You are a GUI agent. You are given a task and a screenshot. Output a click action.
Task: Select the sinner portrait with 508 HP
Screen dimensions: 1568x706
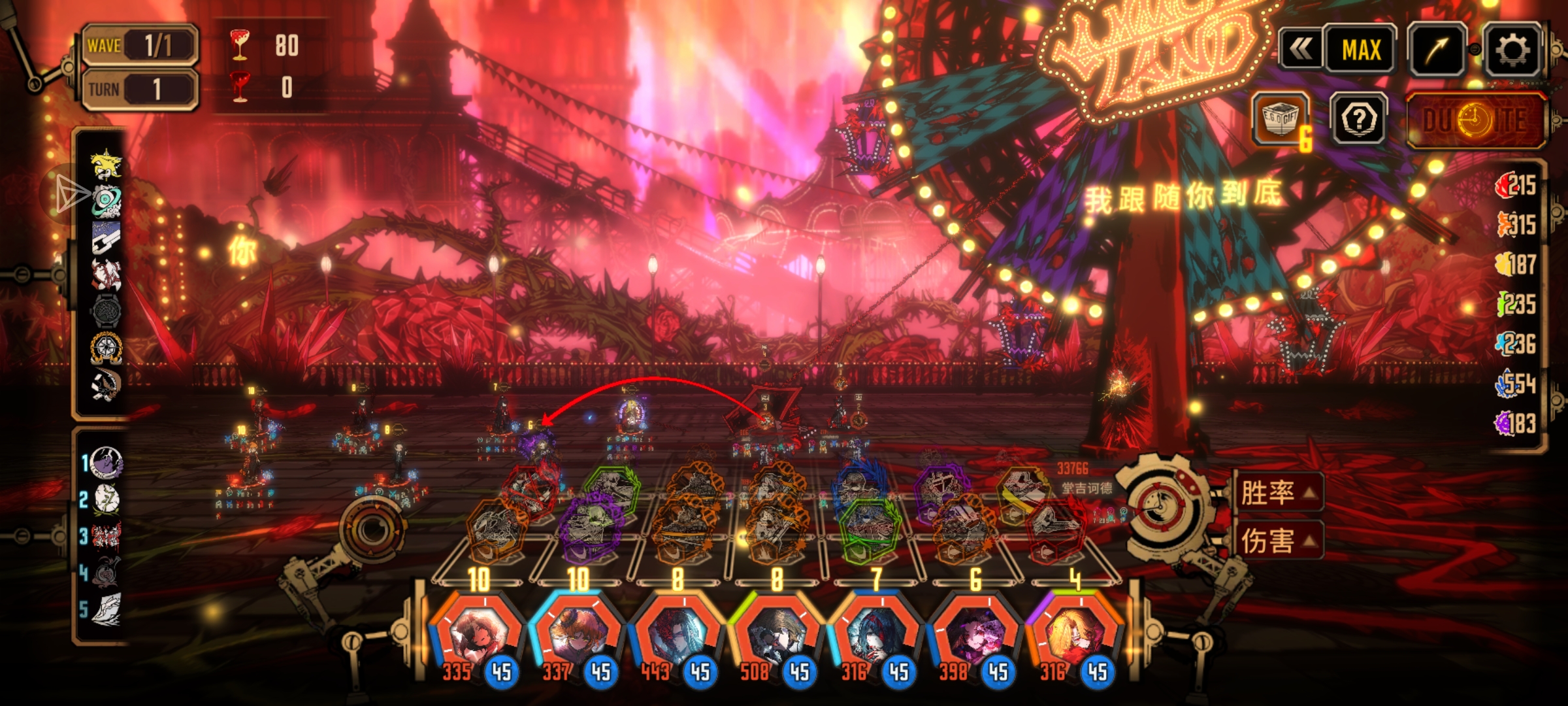point(777,633)
